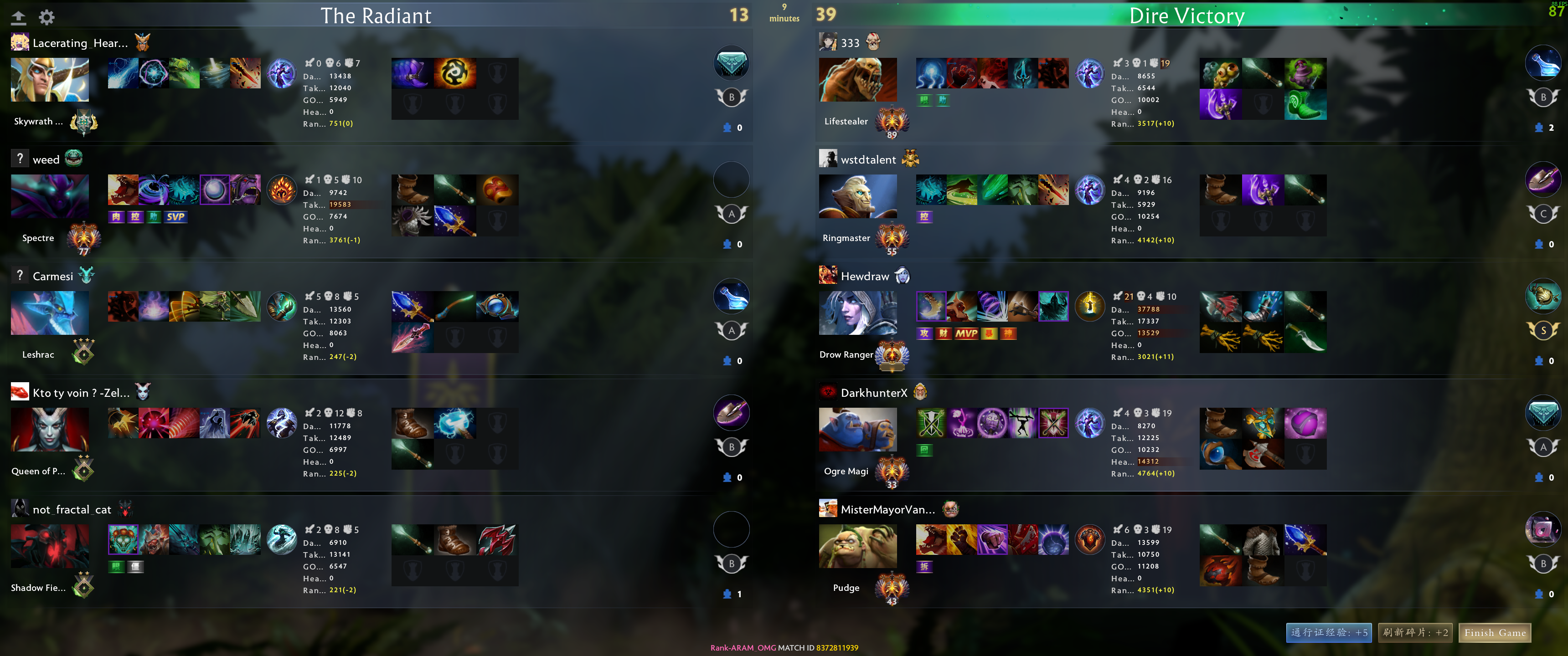
Task: Choose the Leshrac hero portrait
Action: point(50,313)
